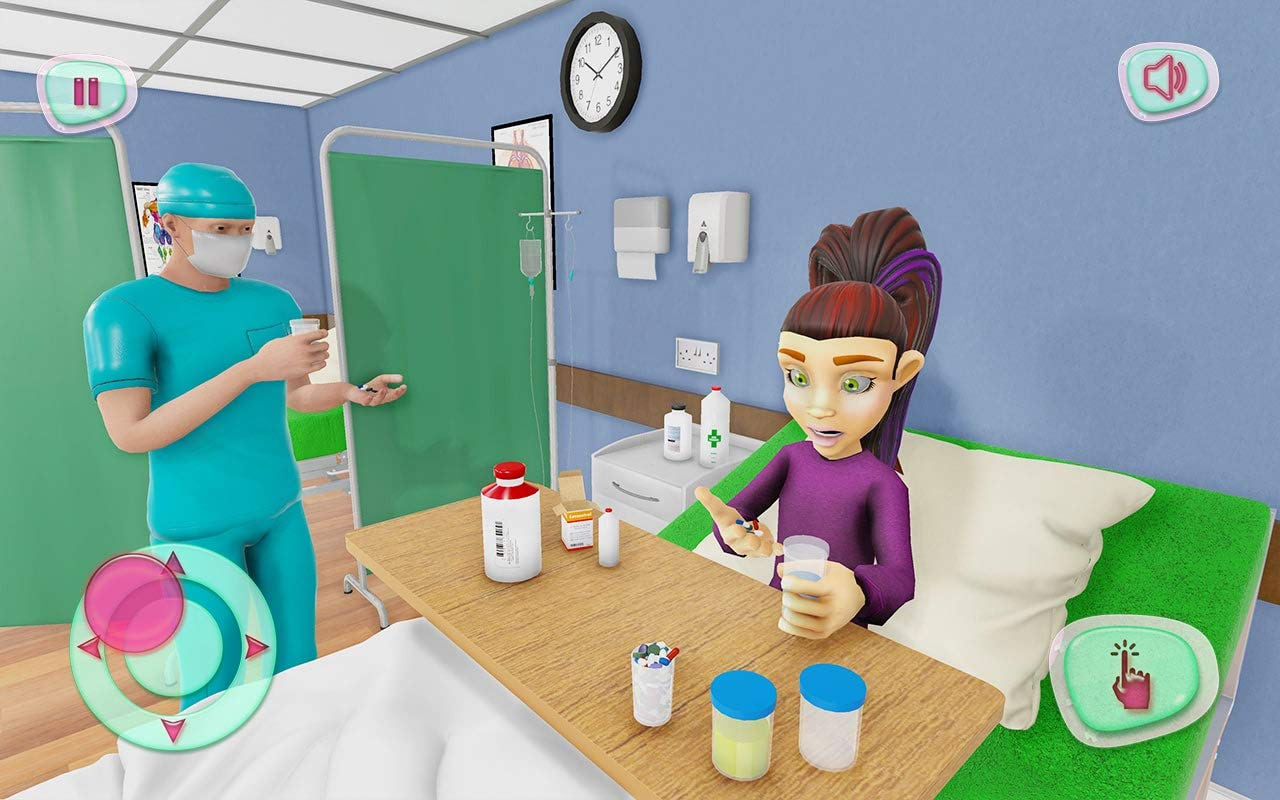
Task: Select the cup full of colorful pills
Action: tap(653, 680)
